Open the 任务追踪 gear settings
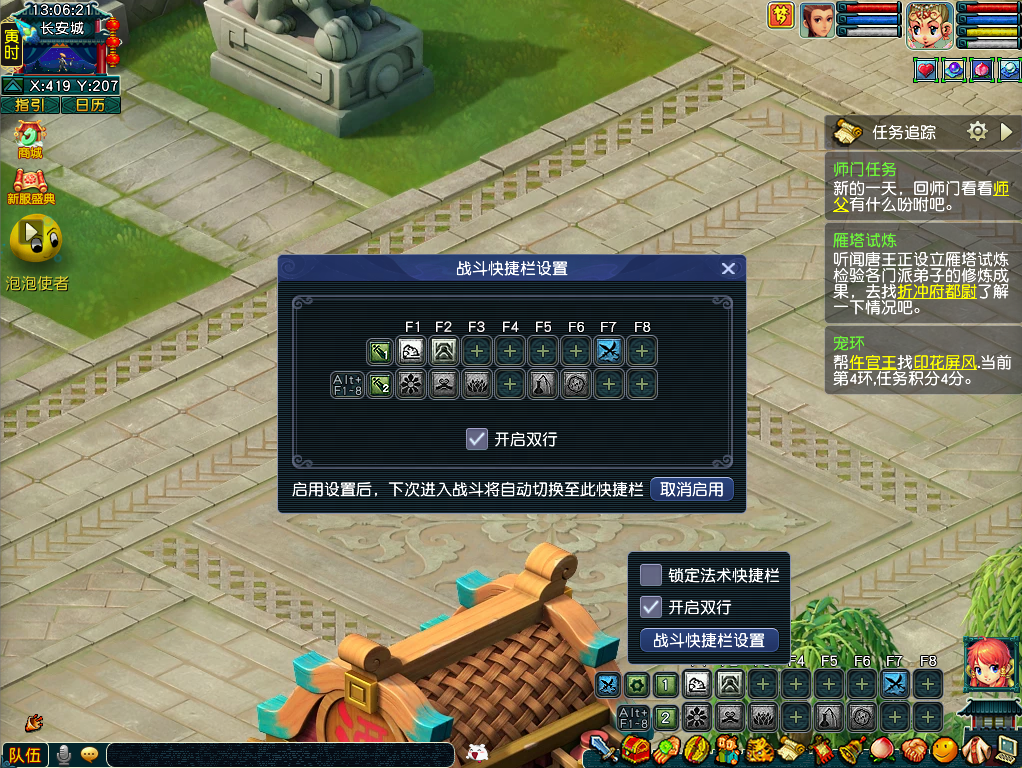 coord(977,131)
